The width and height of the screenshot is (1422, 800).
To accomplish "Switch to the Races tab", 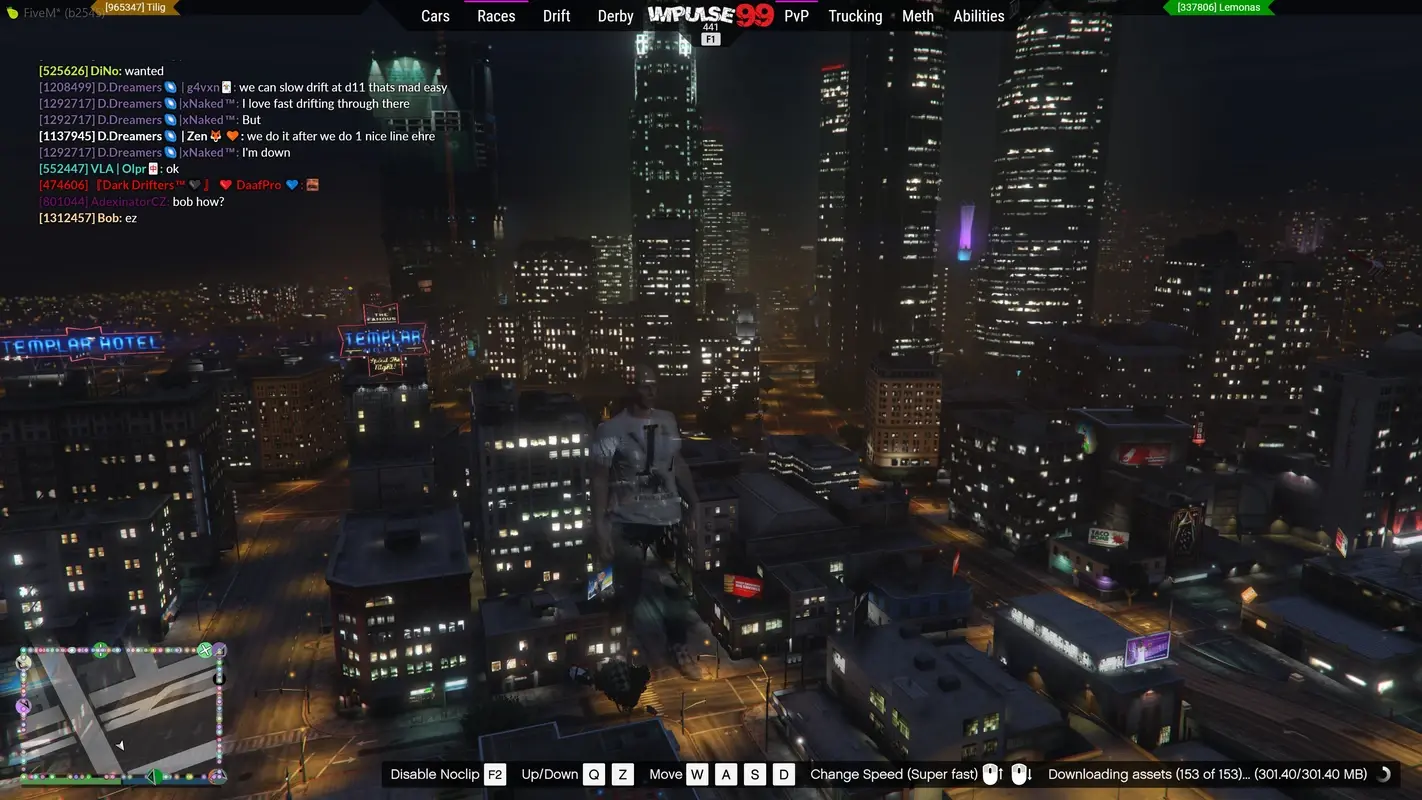I will coord(496,15).
